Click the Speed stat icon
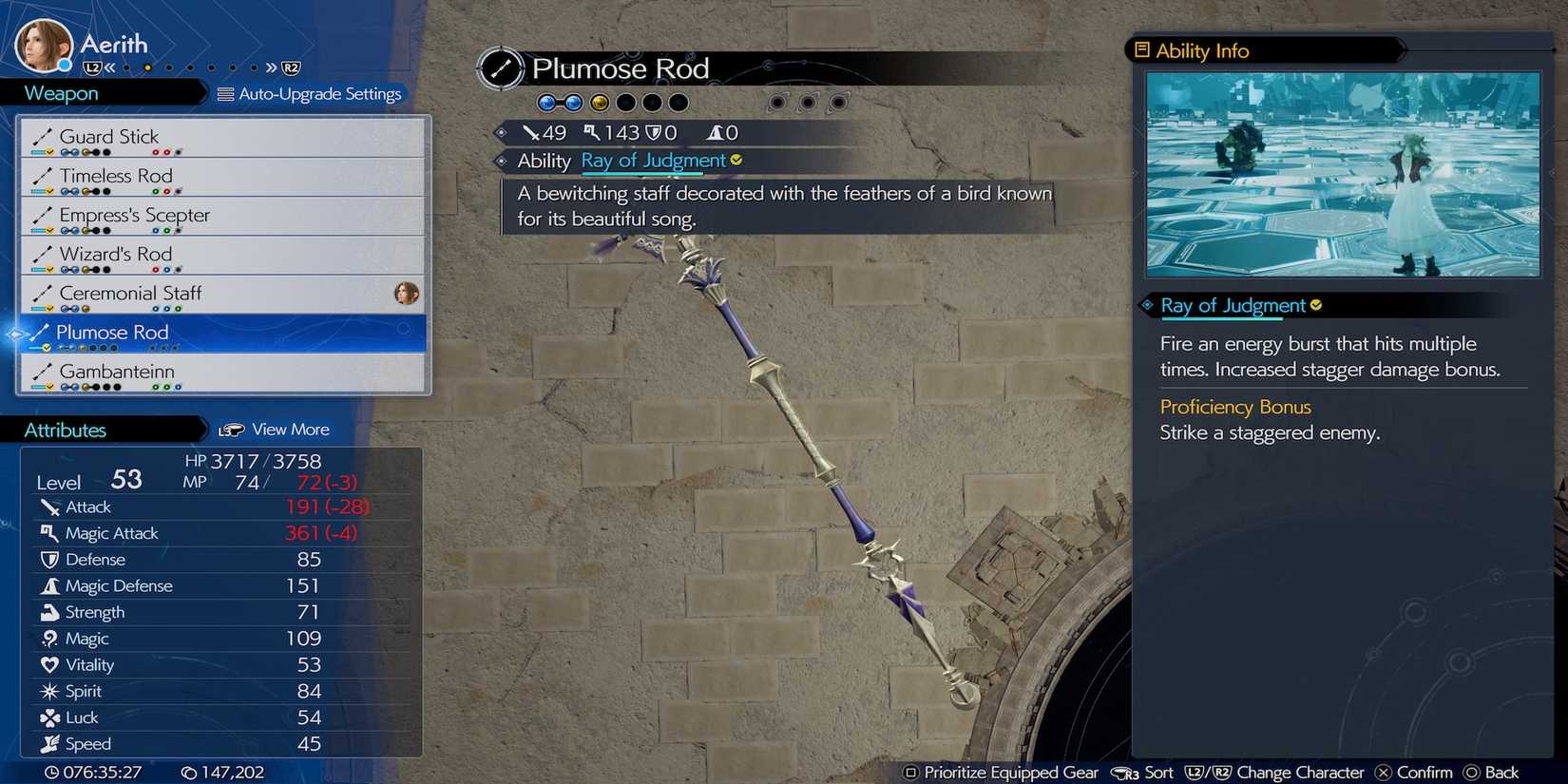The width and height of the screenshot is (1568, 784). [x=48, y=744]
